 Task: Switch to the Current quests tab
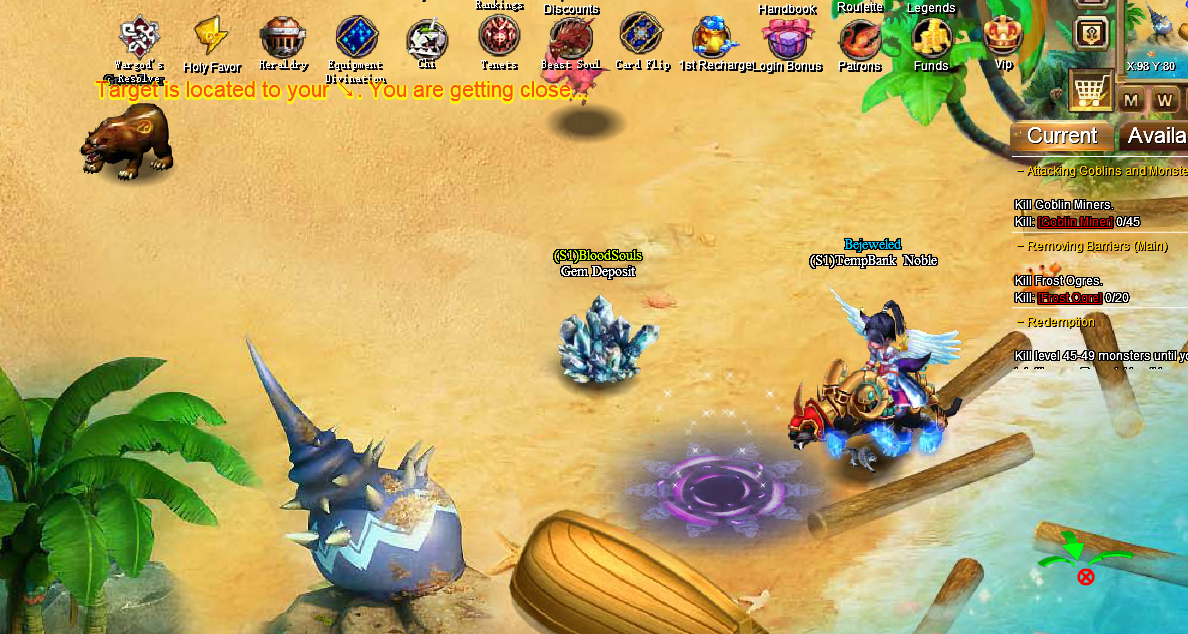[x=1061, y=136]
